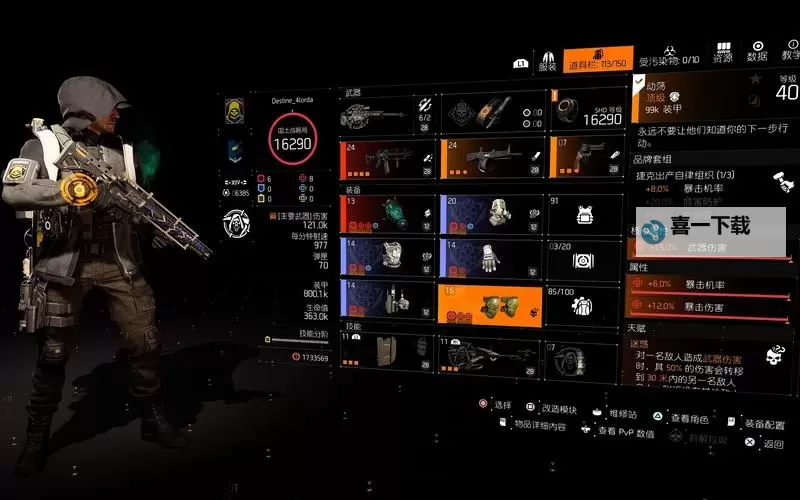Screen dimensions: 800x500
Task: Switch to the 服装 apparel tab
Action: (x=548, y=62)
